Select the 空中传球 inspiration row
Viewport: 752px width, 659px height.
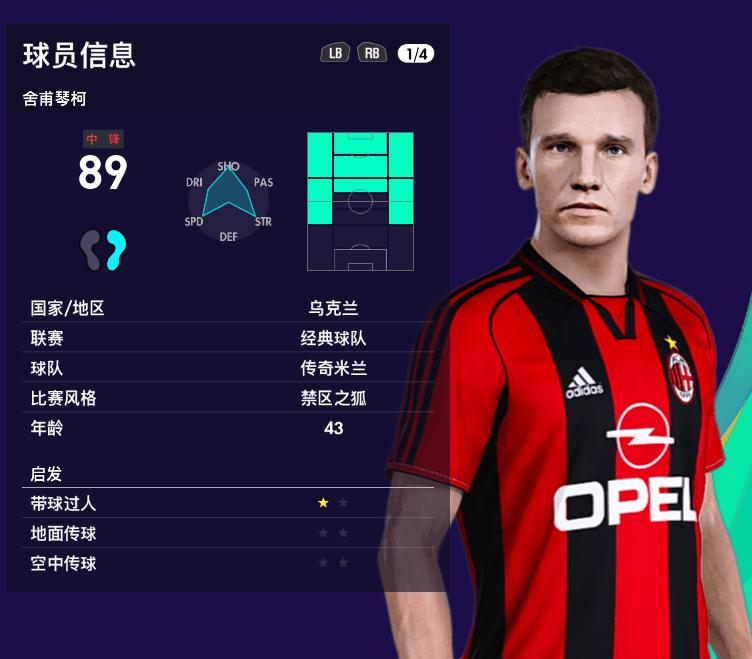click(230, 563)
